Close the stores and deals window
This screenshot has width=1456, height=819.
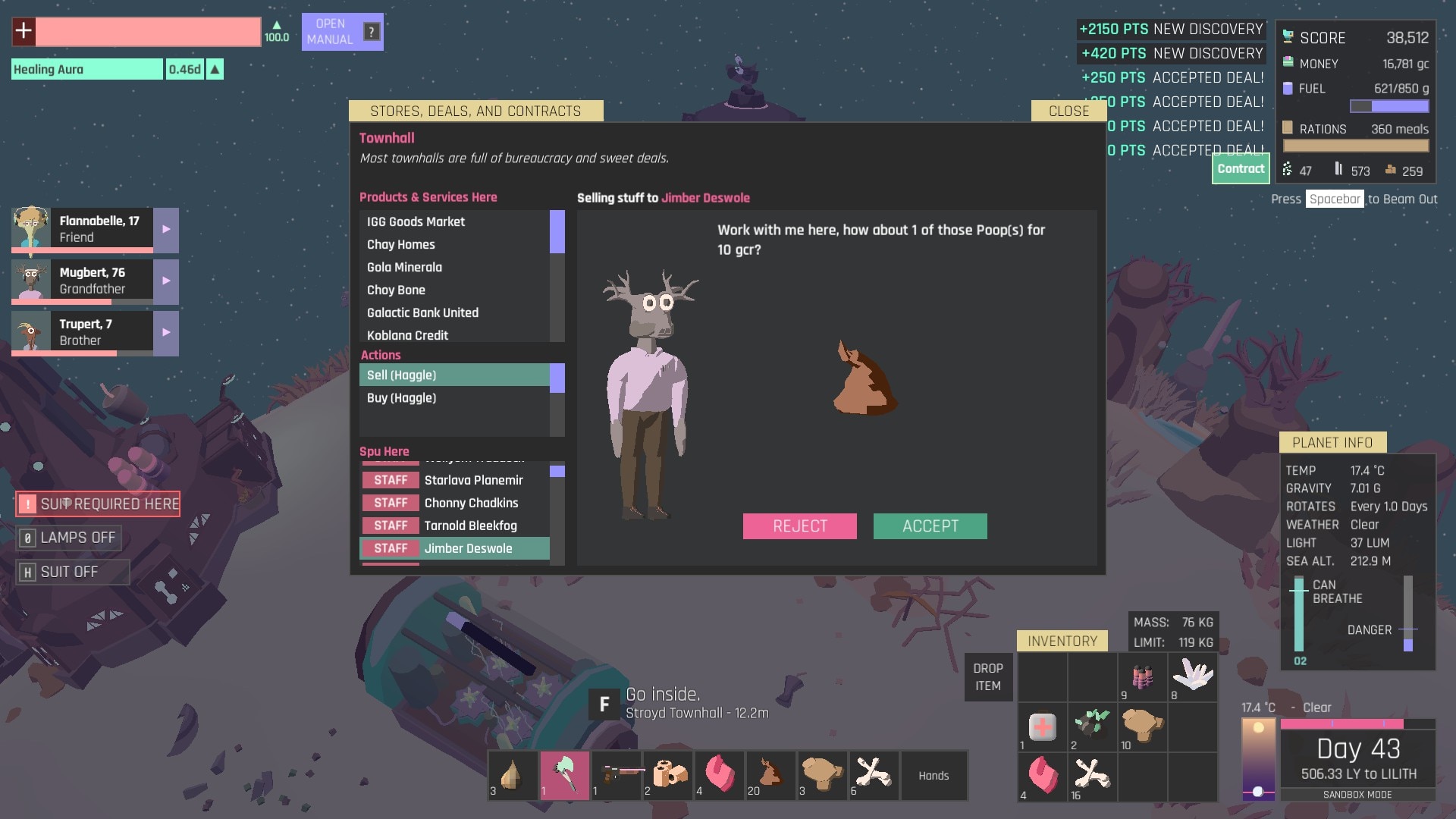pos(1068,111)
